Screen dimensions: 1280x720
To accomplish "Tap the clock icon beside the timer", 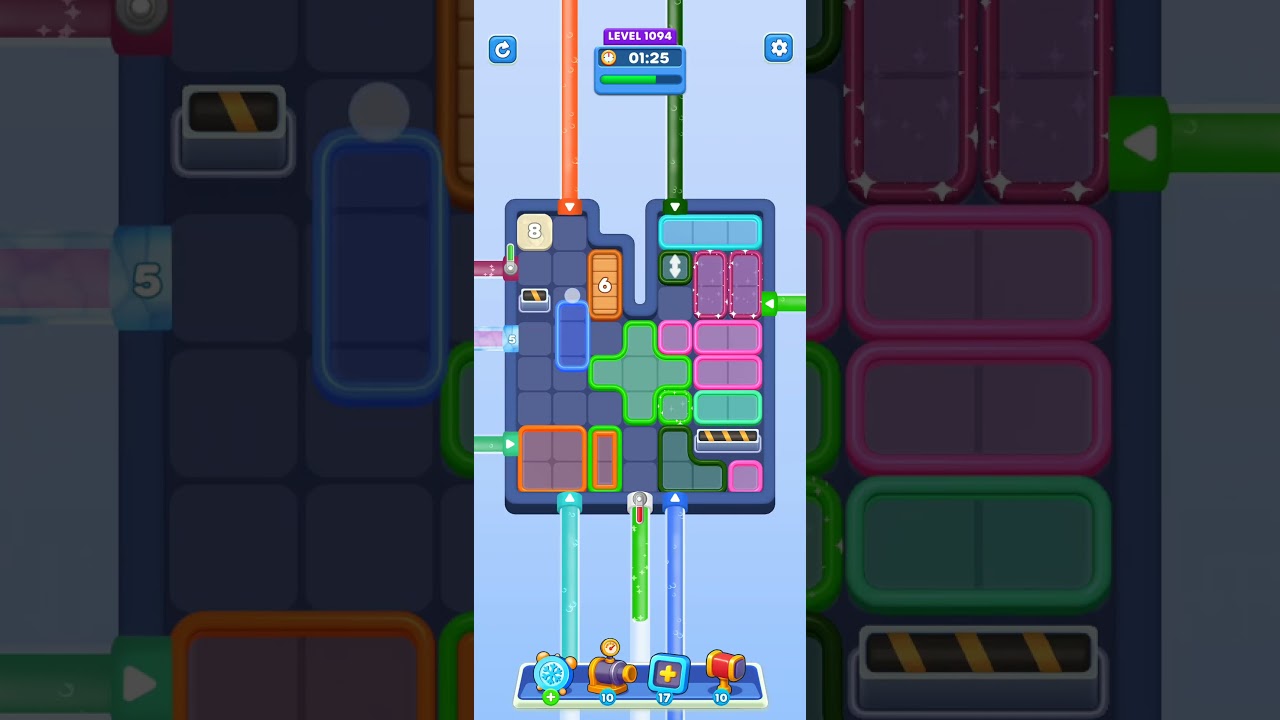I will [609, 58].
